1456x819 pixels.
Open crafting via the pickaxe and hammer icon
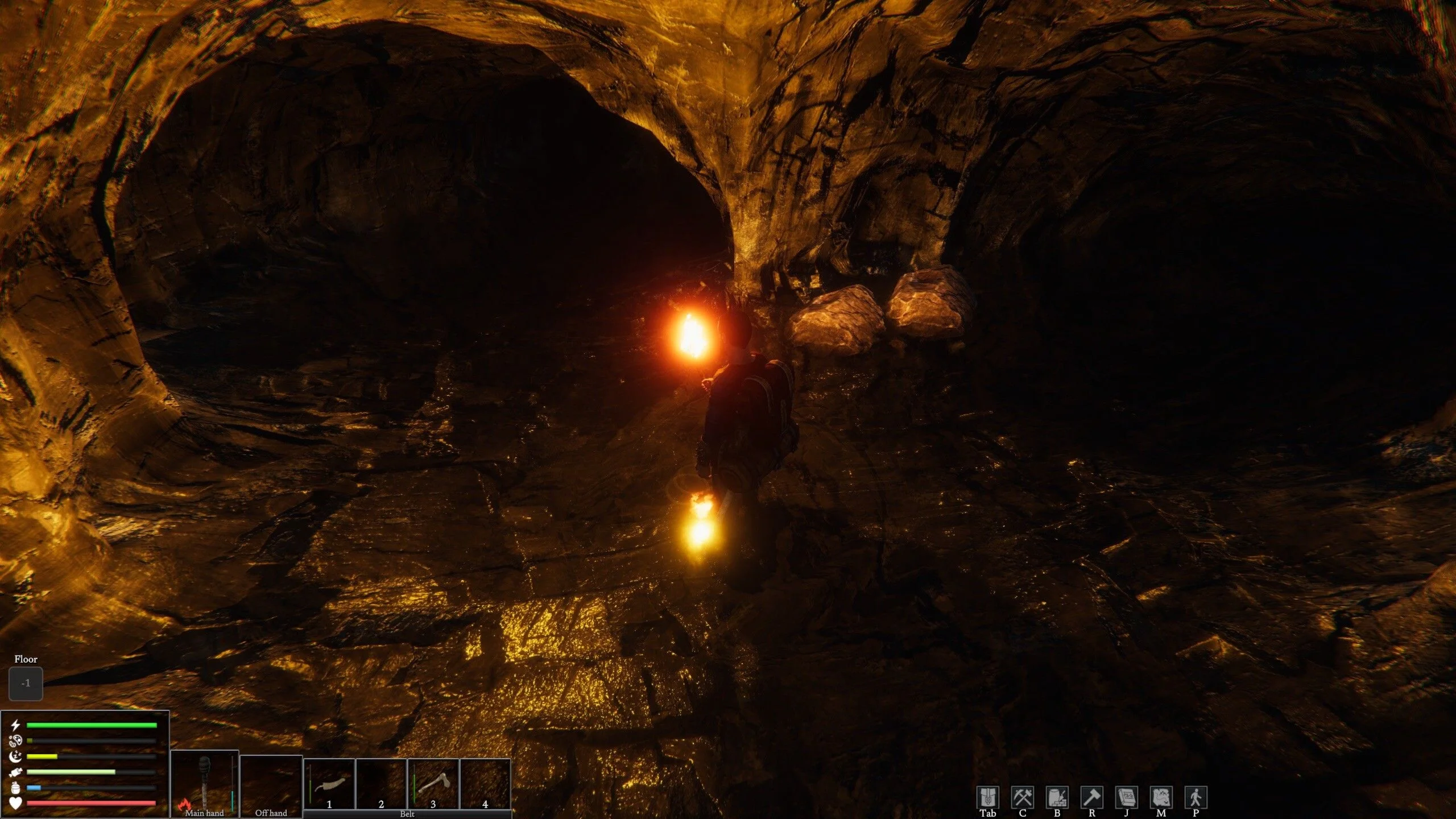[x=1022, y=797]
